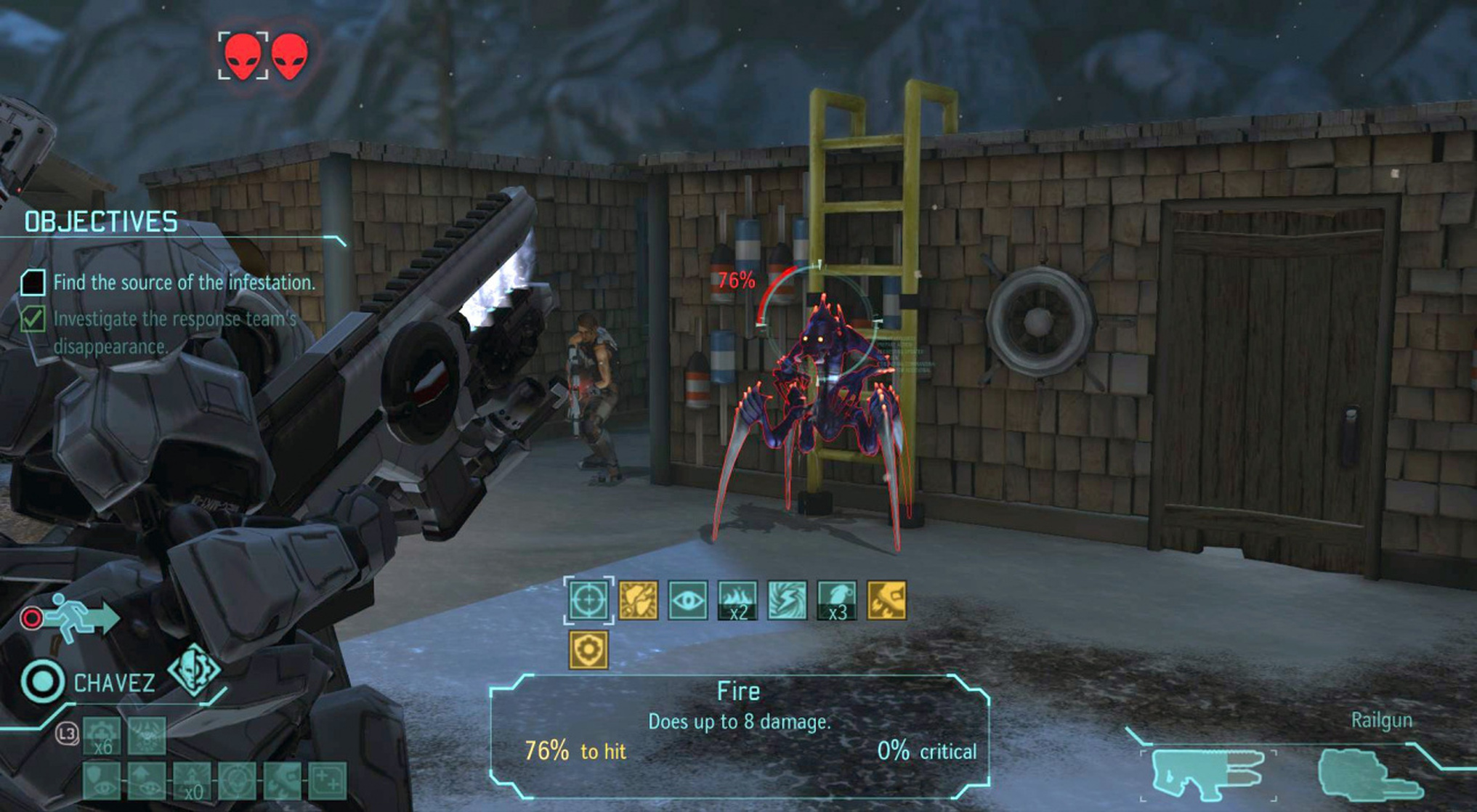The image size is (1477, 812).
Task: Target the second red alien head
Action: coord(290,55)
